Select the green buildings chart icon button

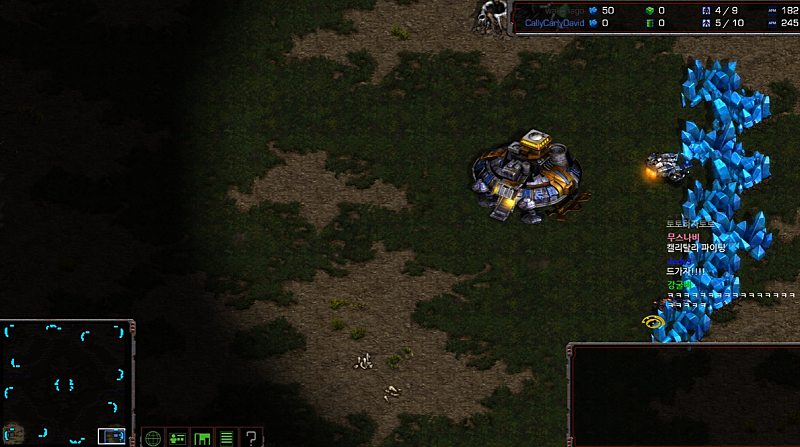tap(202, 437)
